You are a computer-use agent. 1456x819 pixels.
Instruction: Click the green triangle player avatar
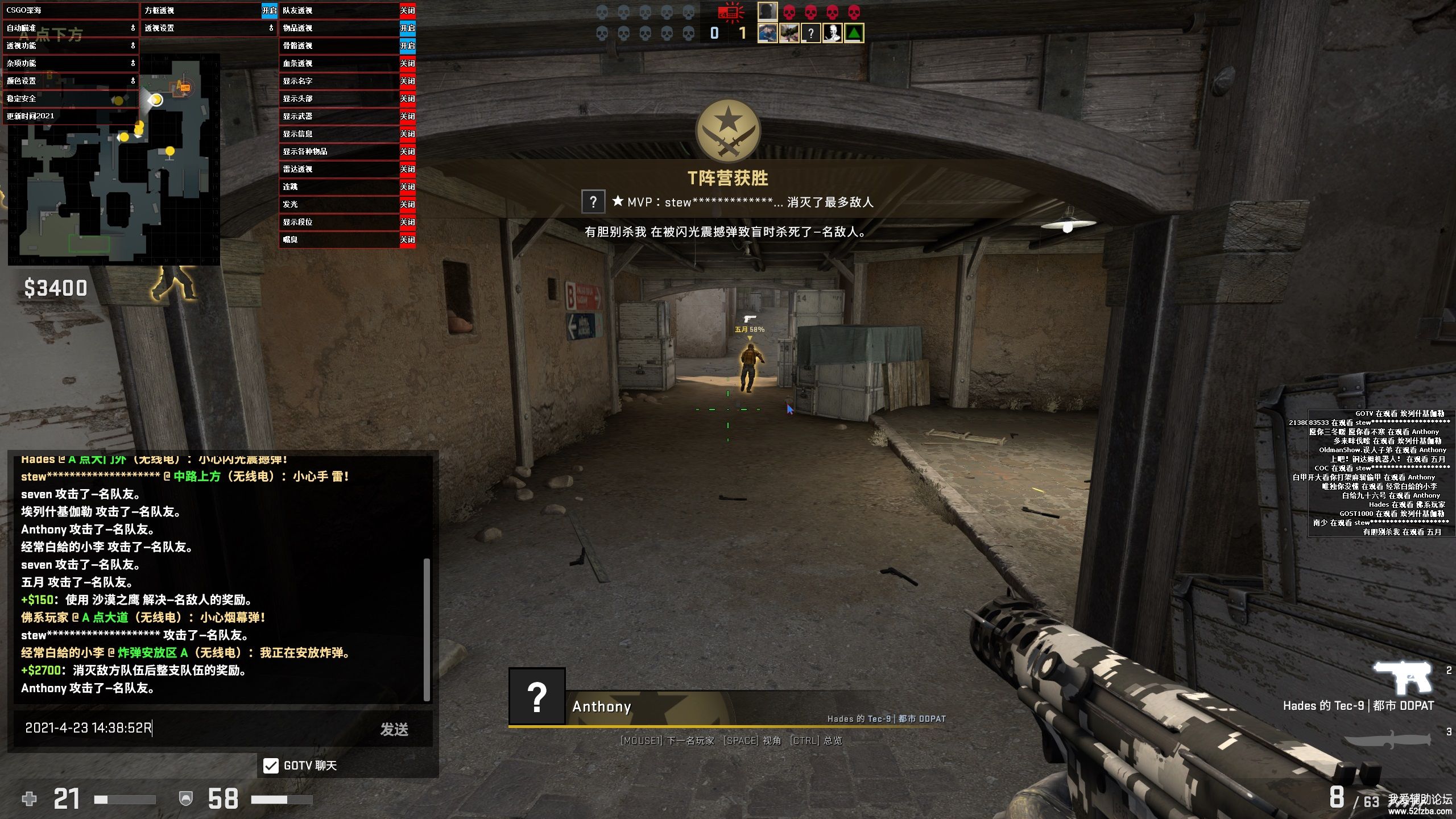[854, 33]
